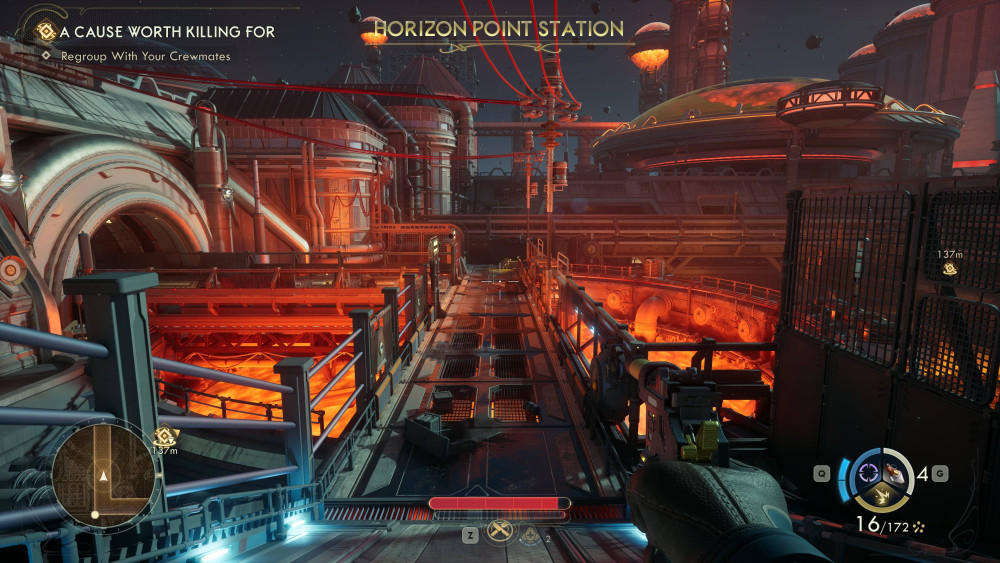Screen dimensions: 1000x563
Task: Click the "A Cause Worth Killing For" quest tracker
Action: tap(166, 32)
